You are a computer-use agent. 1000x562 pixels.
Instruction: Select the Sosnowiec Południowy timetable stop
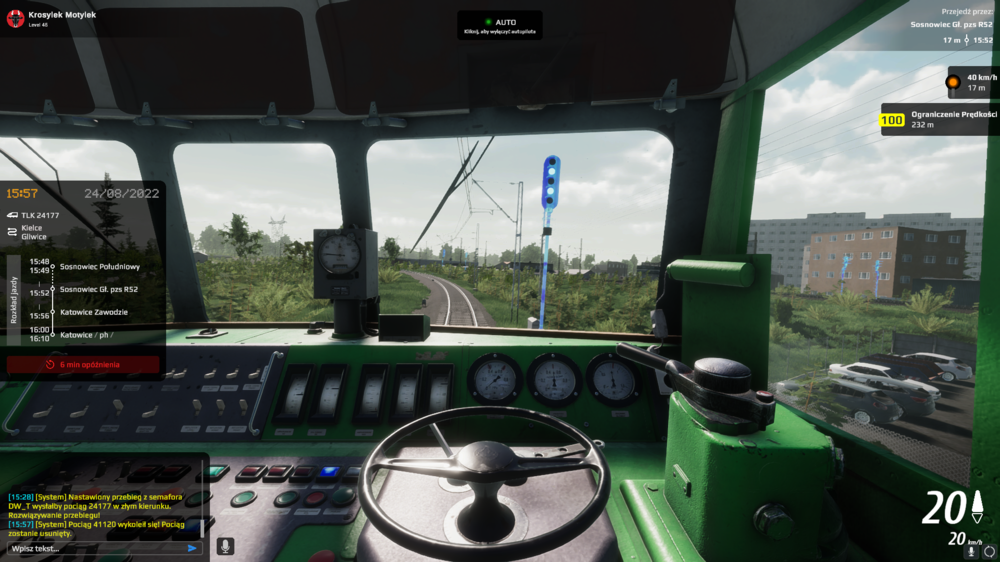coord(100,267)
